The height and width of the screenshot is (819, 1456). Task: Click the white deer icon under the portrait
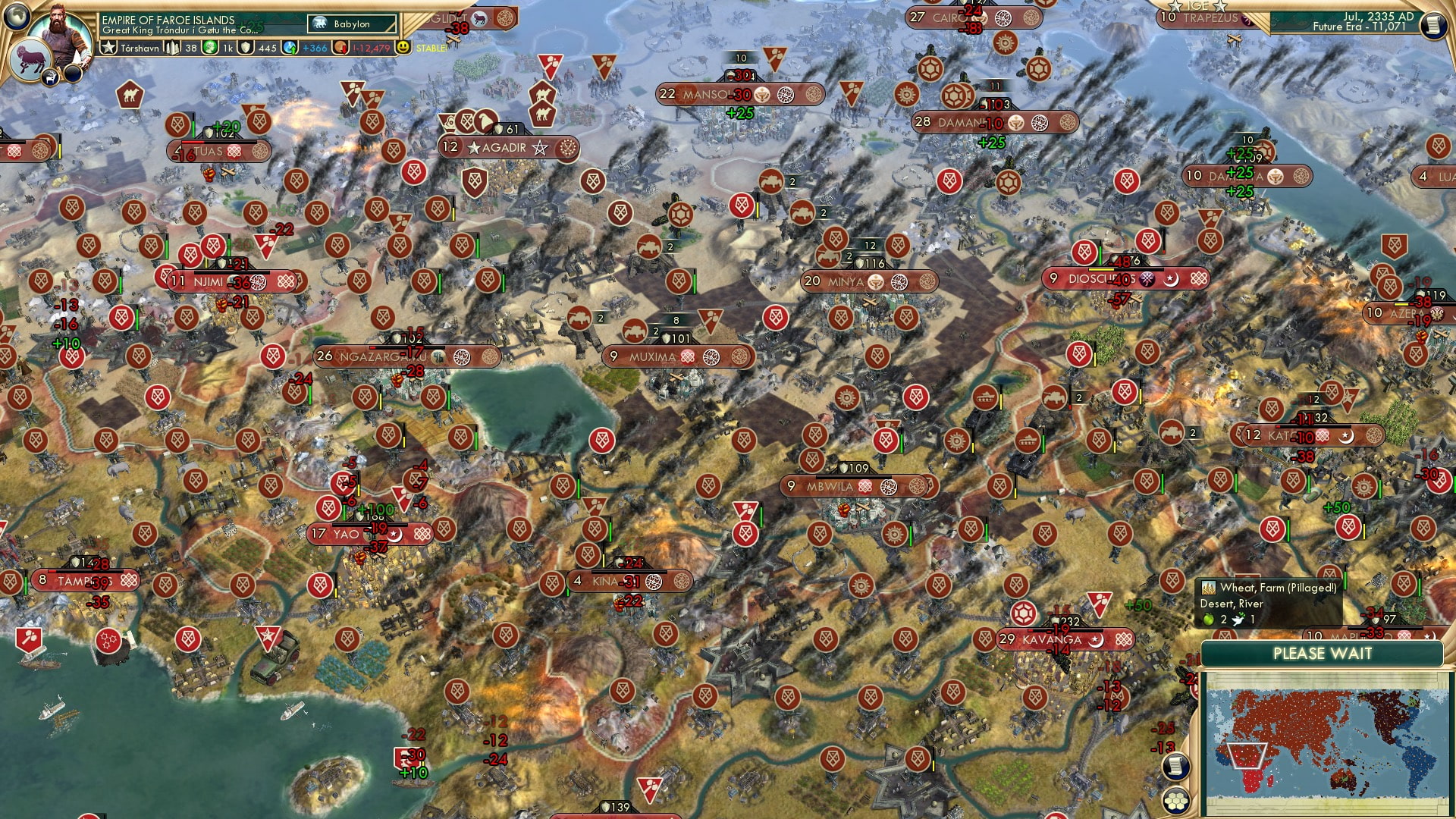click(50, 76)
